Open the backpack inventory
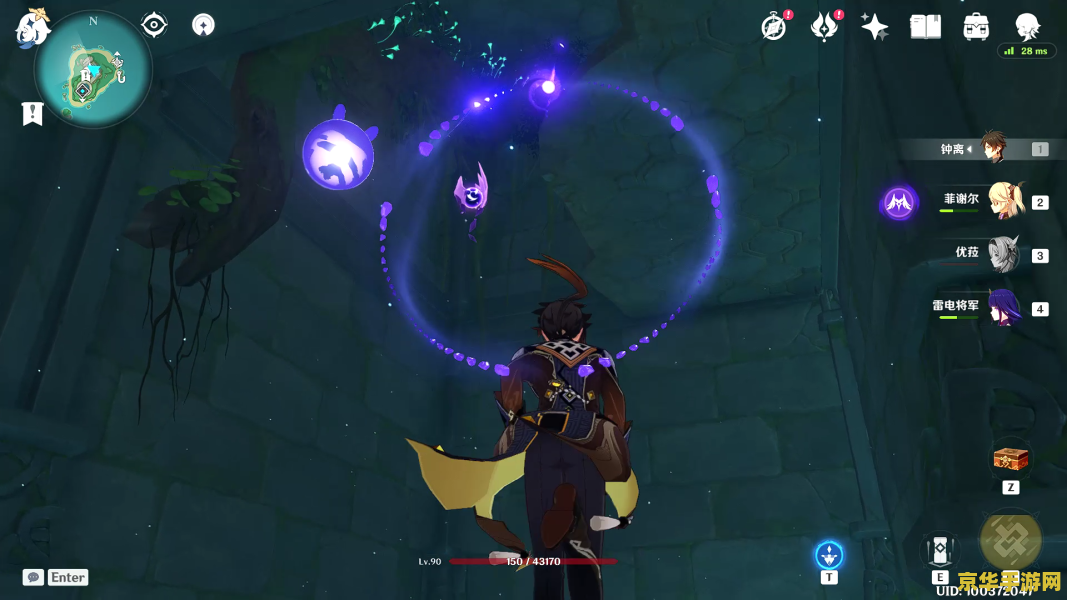 [x=976, y=27]
